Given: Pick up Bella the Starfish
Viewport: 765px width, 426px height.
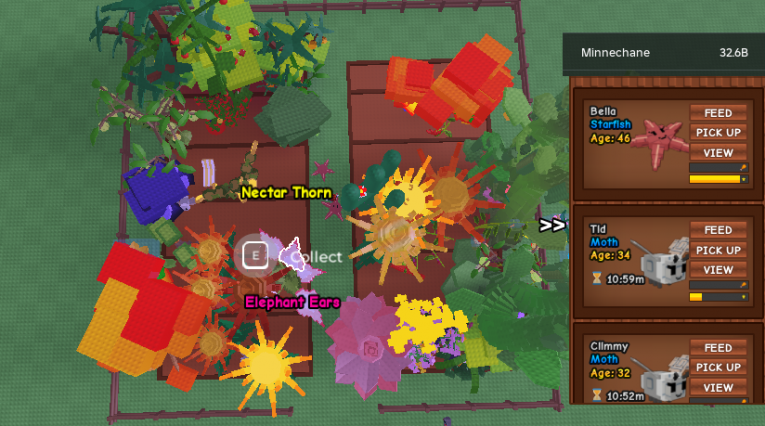Looking at the screenshot, I should [718, 132].
